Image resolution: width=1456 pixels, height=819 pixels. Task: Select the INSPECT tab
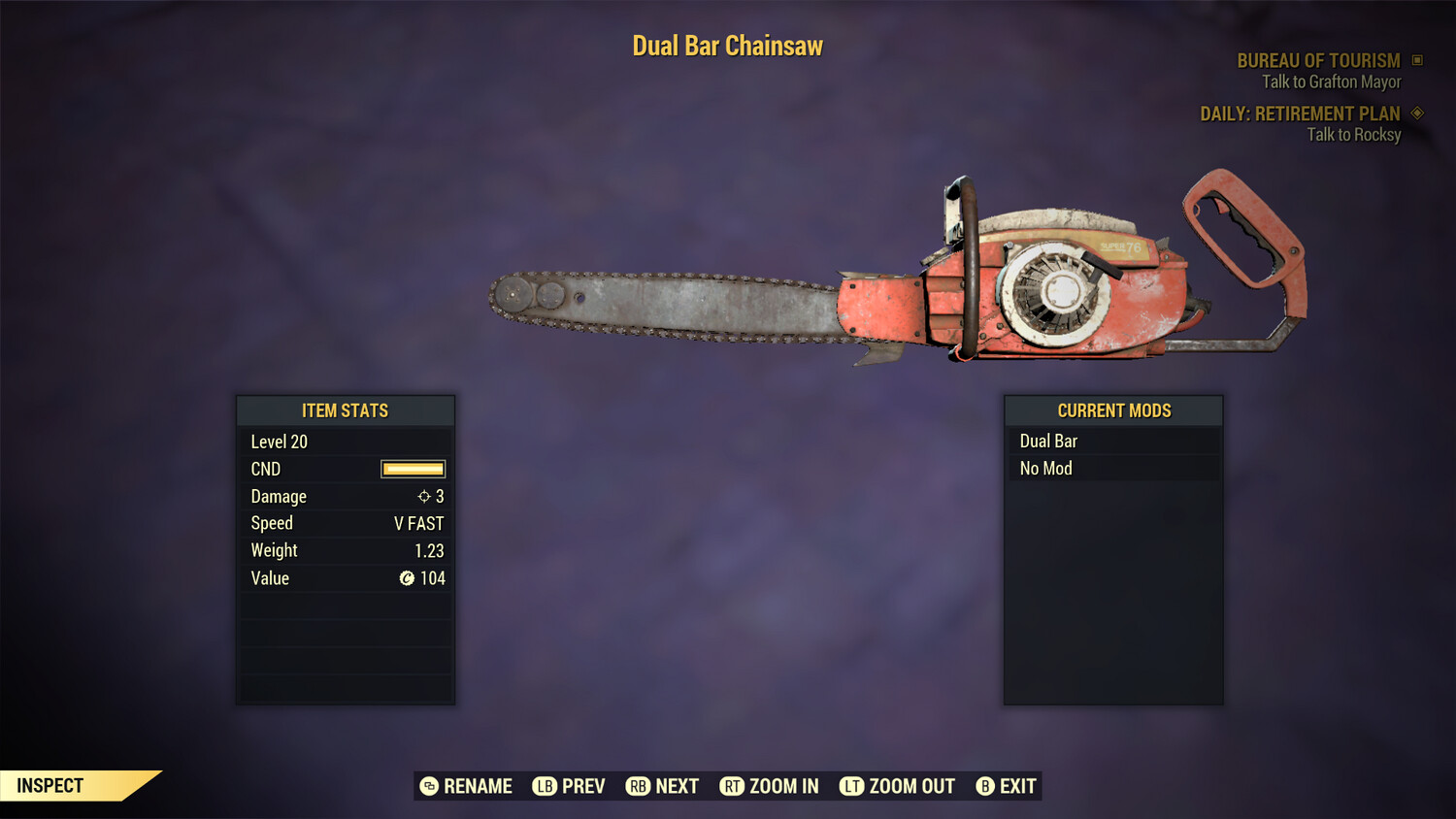(50, 785)
